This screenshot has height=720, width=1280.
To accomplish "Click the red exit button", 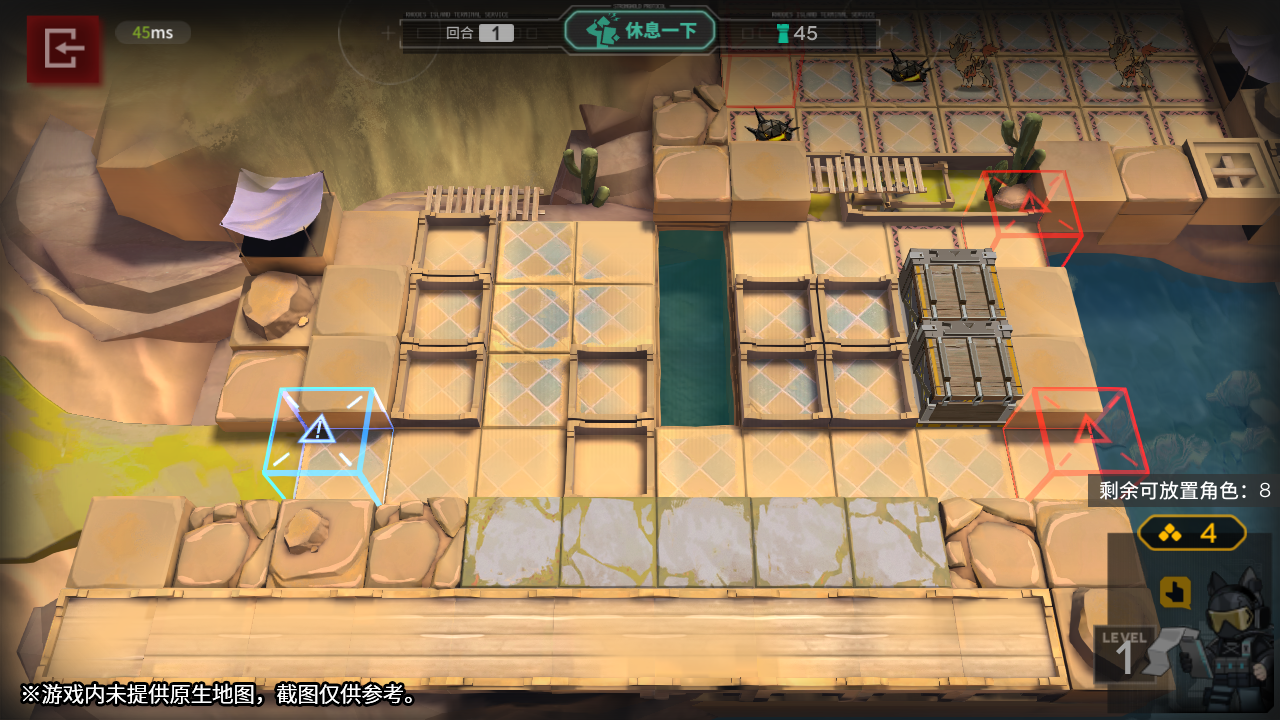I will tap(64, 48).
